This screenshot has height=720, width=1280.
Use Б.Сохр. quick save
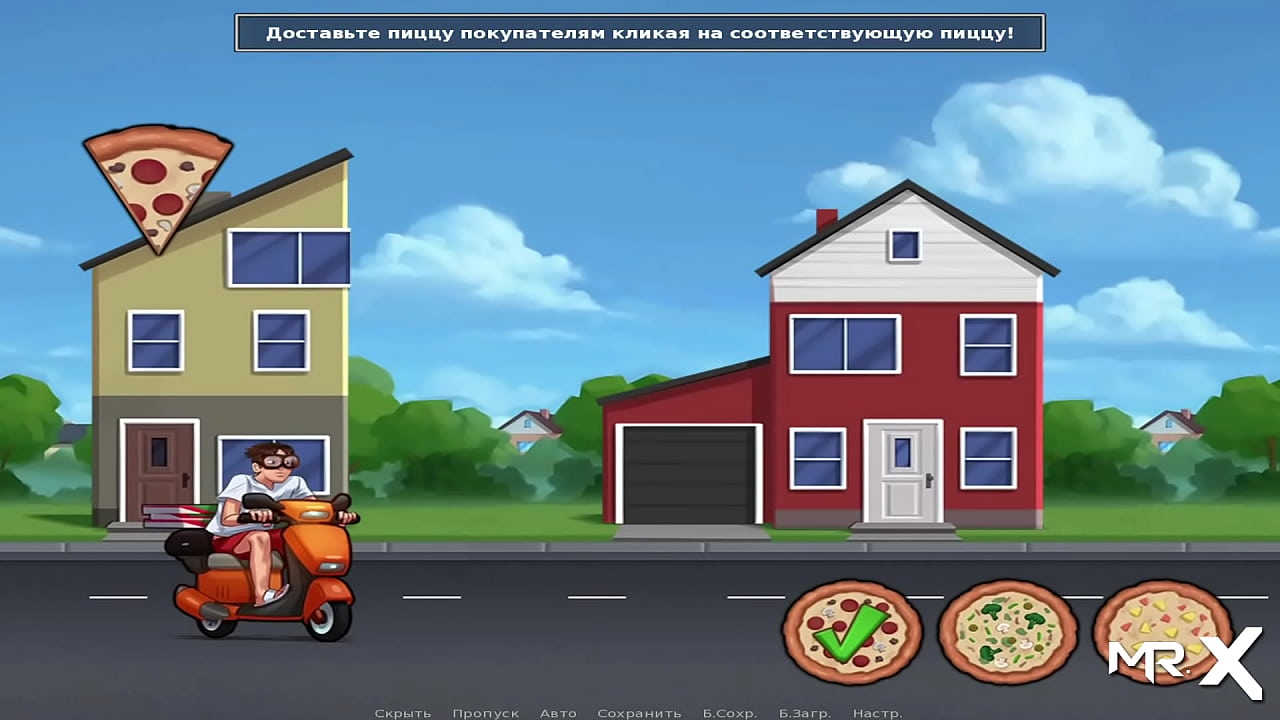click(x=729, y=713)
